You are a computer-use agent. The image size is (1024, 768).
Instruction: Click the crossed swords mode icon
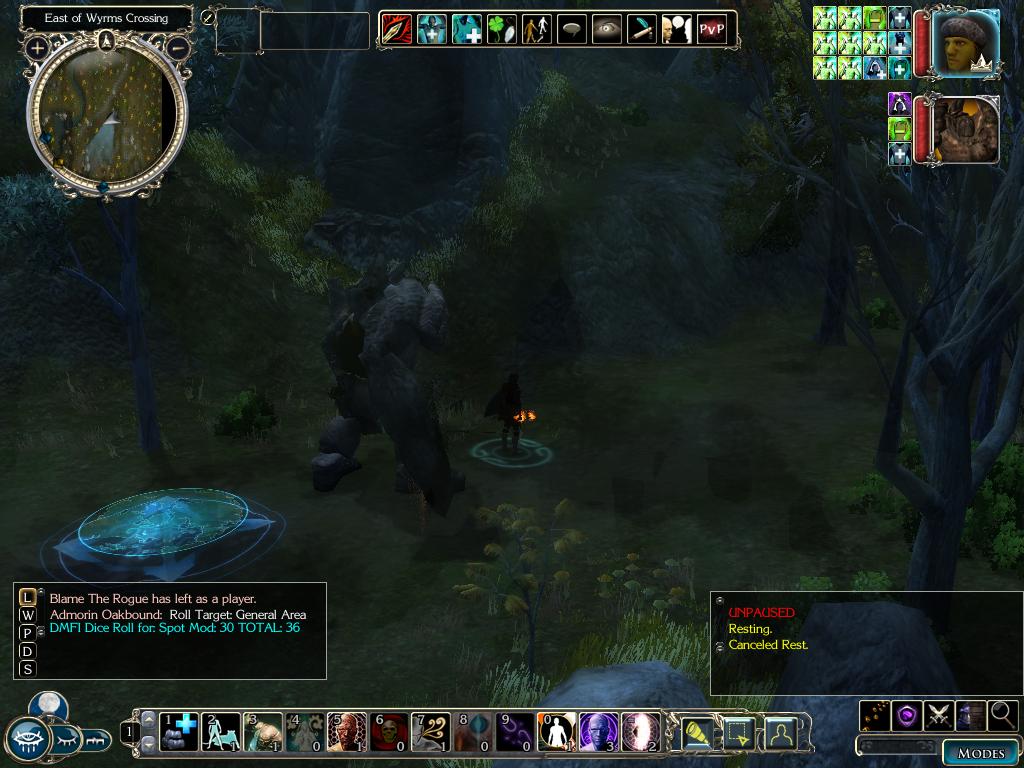pos(939,715)
